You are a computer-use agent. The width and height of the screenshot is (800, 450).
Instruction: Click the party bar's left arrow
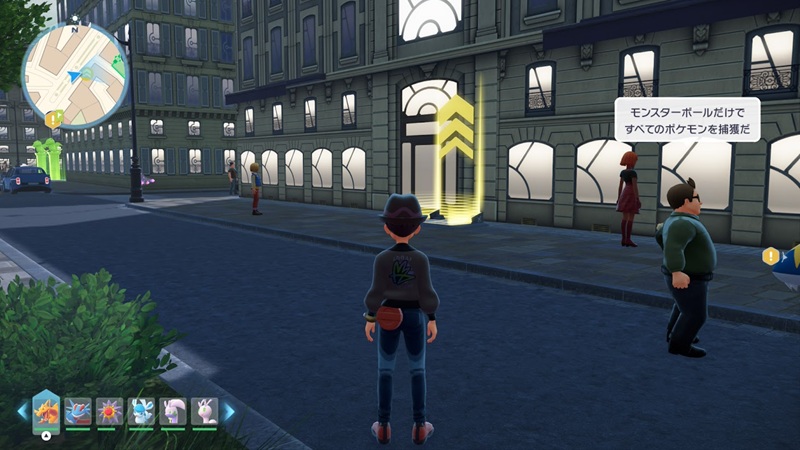click(22, 411)
